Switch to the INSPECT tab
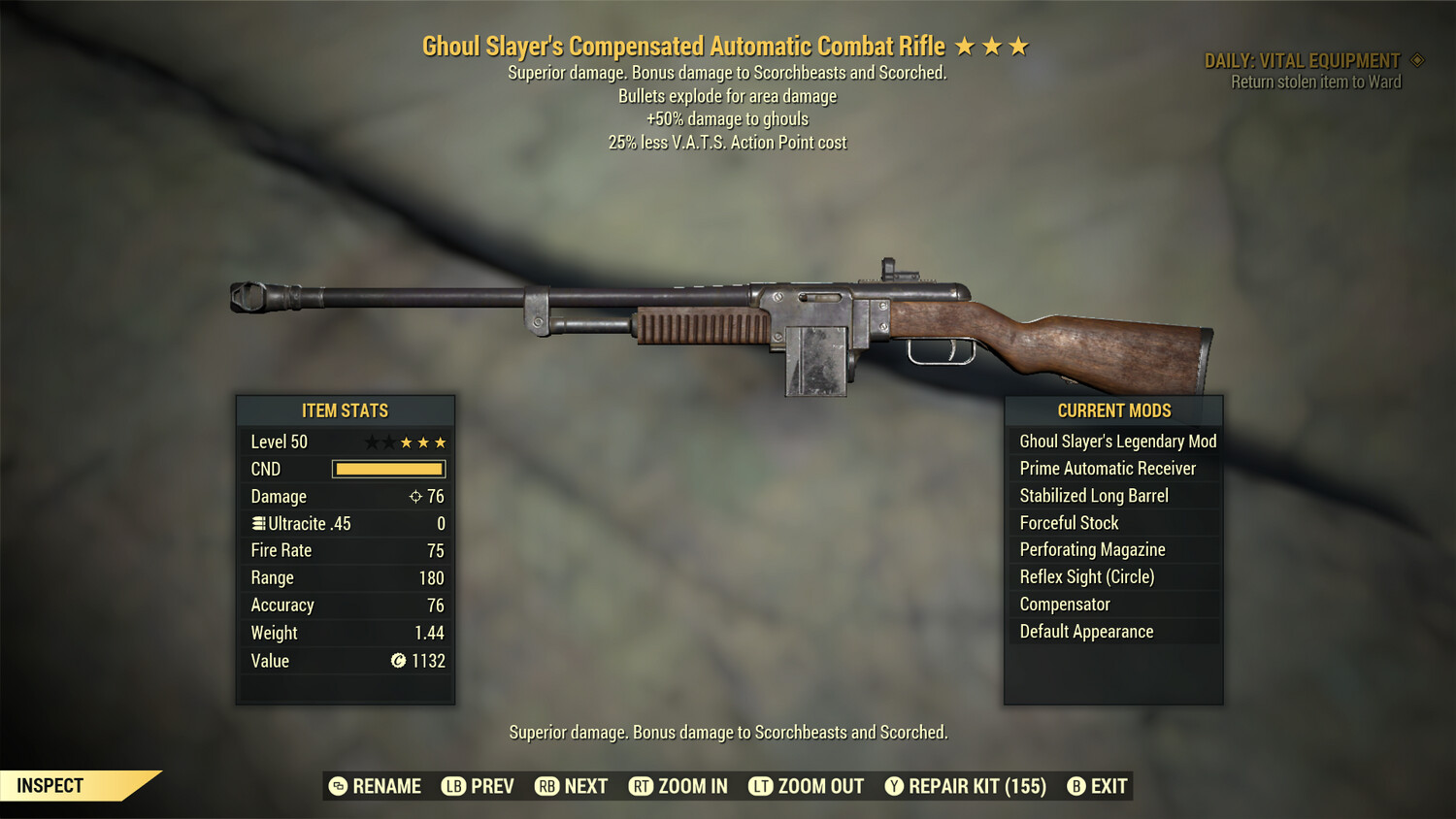Viewport: 1456px width, 819px height. pyautogui.click(x=50, y=785)
